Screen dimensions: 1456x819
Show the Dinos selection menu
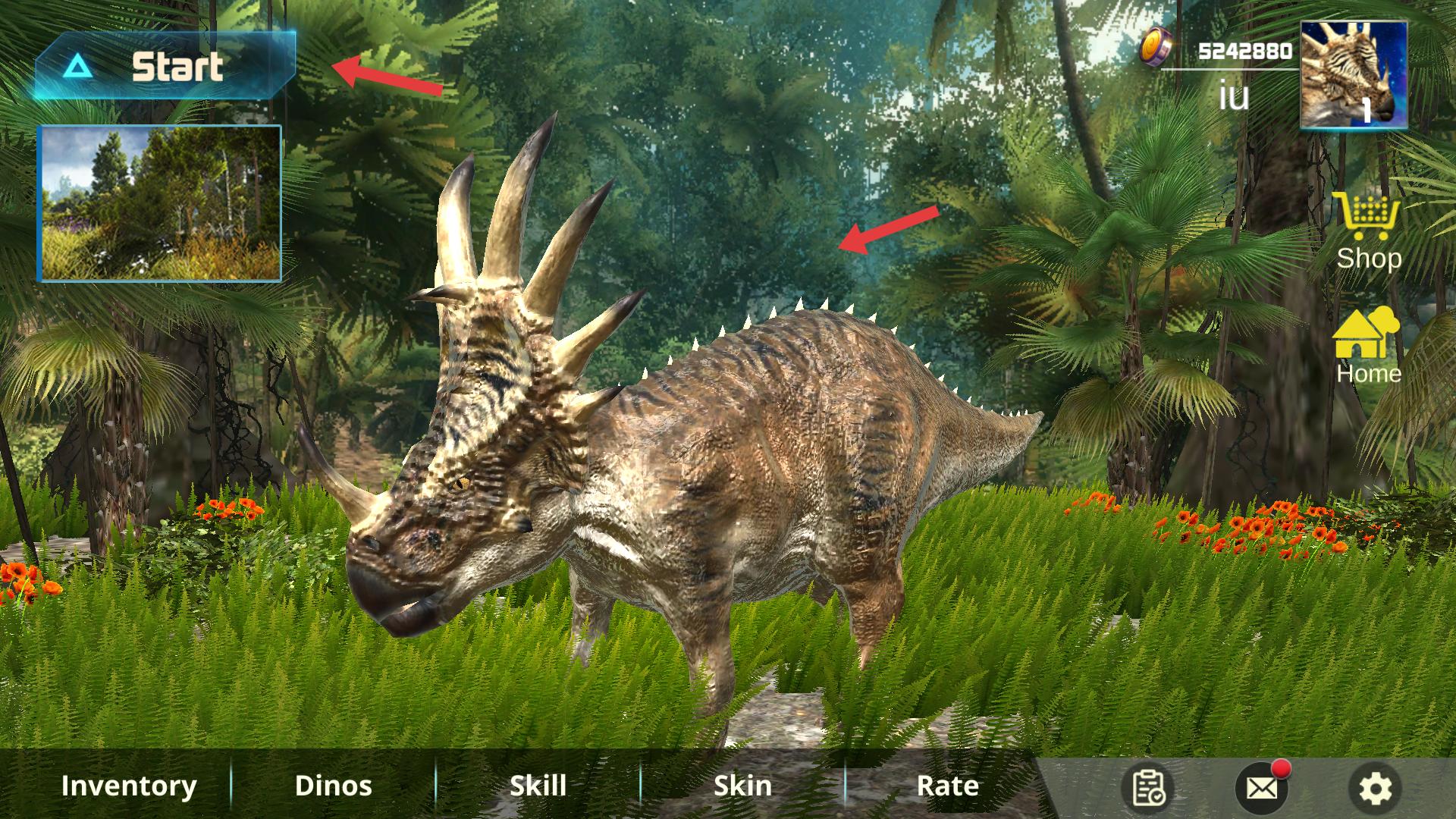(x=333, y=786)
